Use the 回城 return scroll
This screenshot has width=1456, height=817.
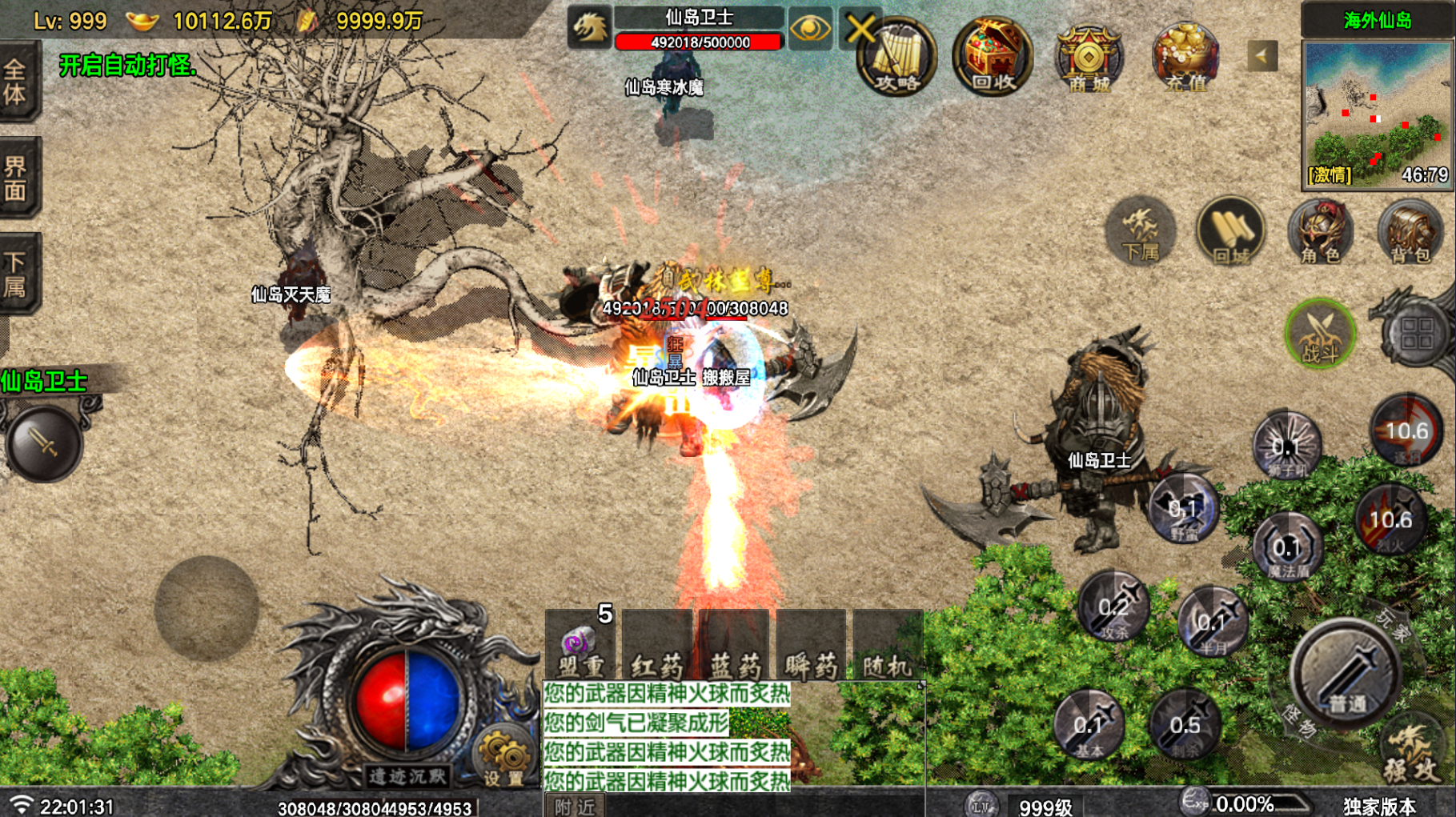[x=1230, y=232]
